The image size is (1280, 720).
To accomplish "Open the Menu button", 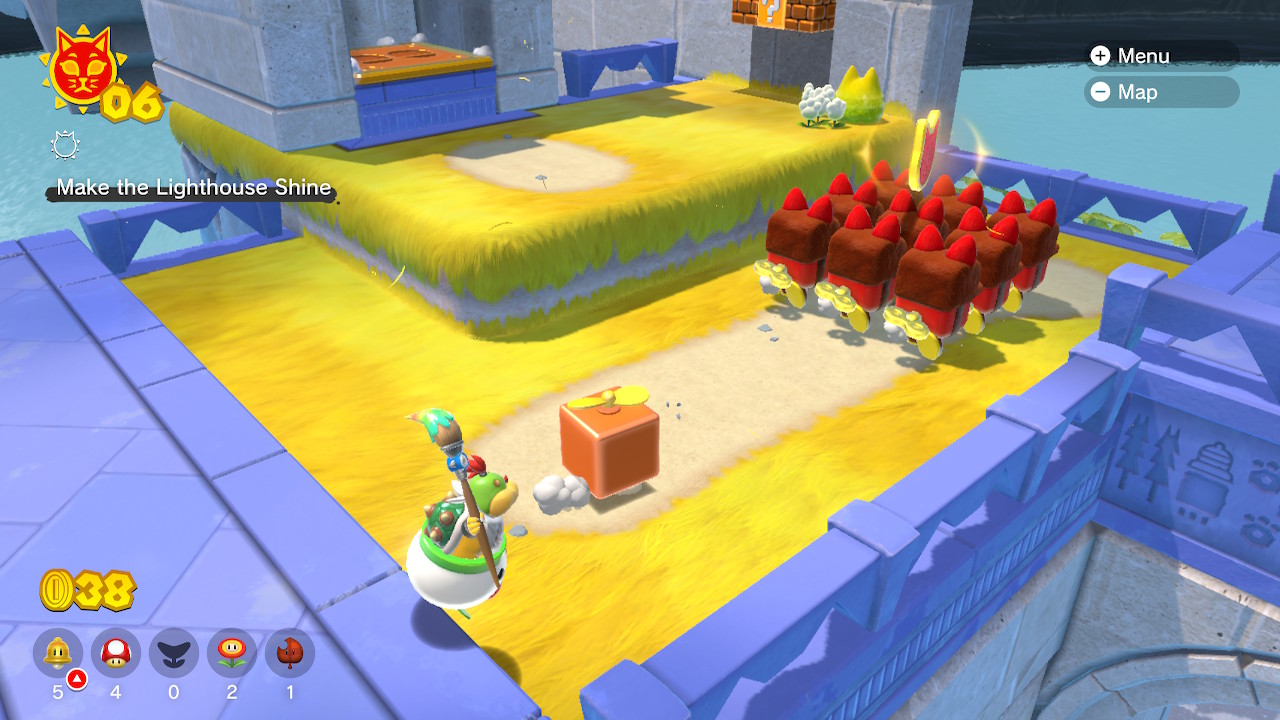I will pyautogui.click(x=1131, y=56).
